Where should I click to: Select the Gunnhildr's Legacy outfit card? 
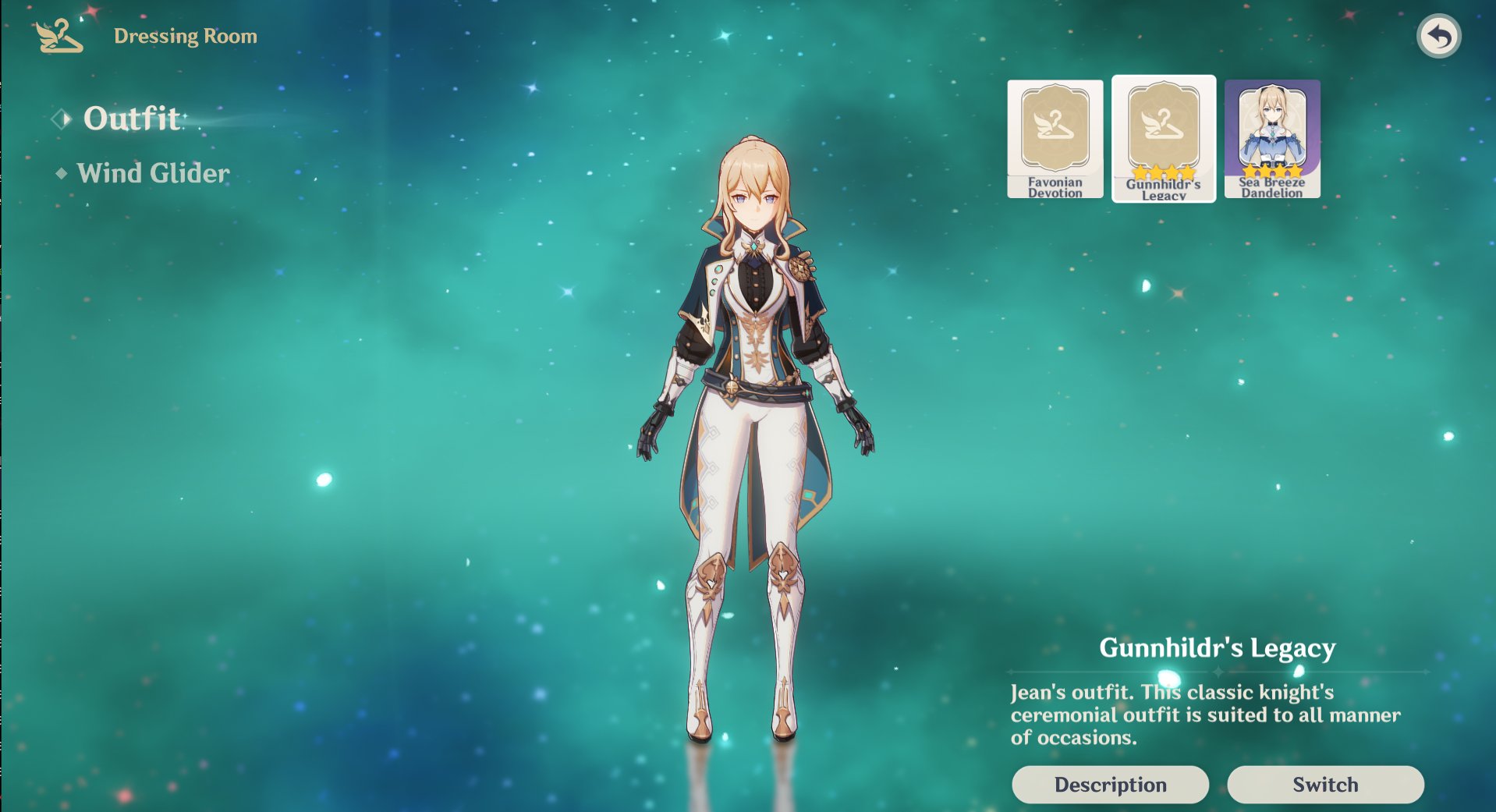1163,139
